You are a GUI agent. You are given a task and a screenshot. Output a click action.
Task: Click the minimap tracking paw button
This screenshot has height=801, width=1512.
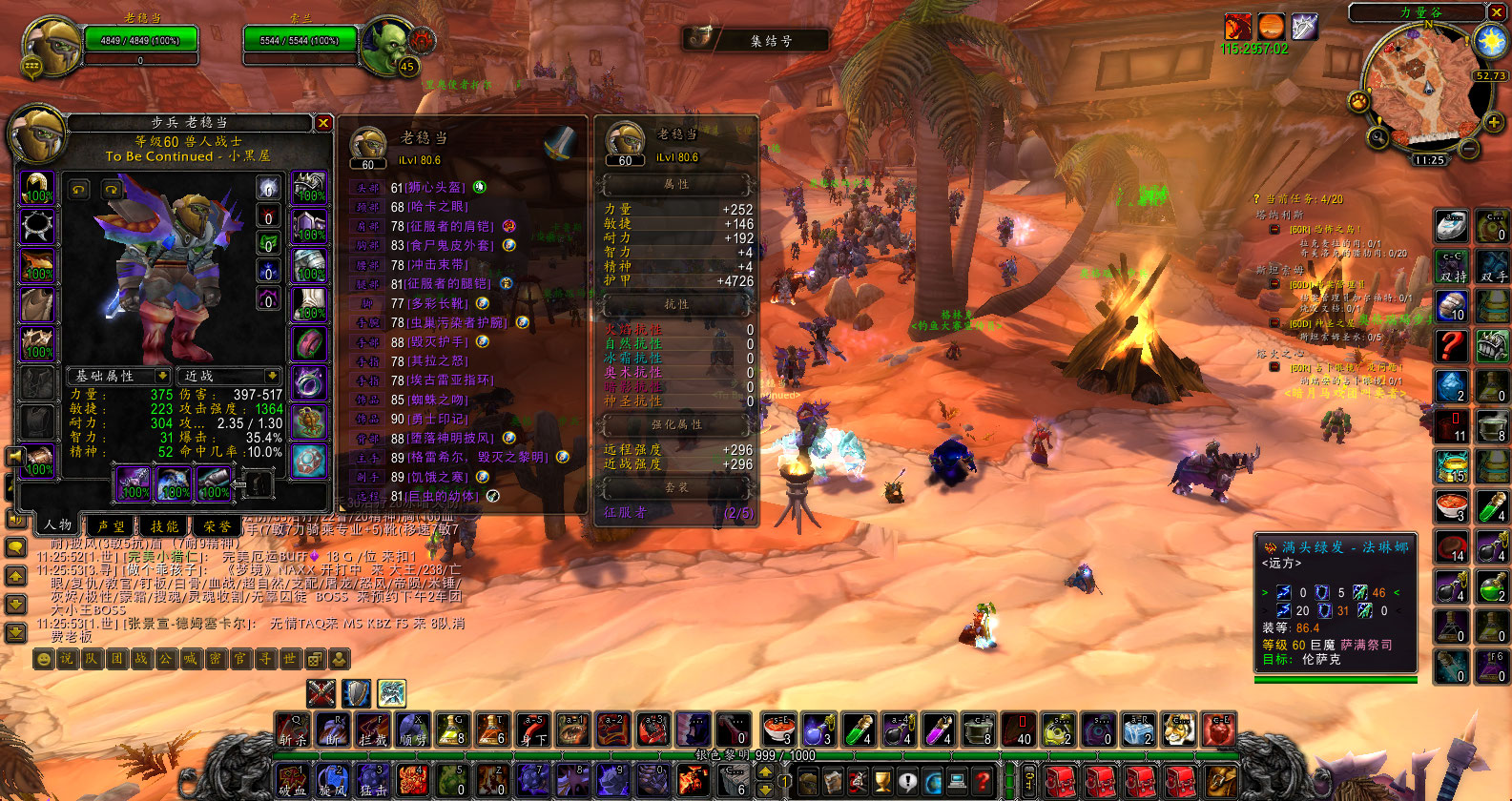click(1358, 100)
